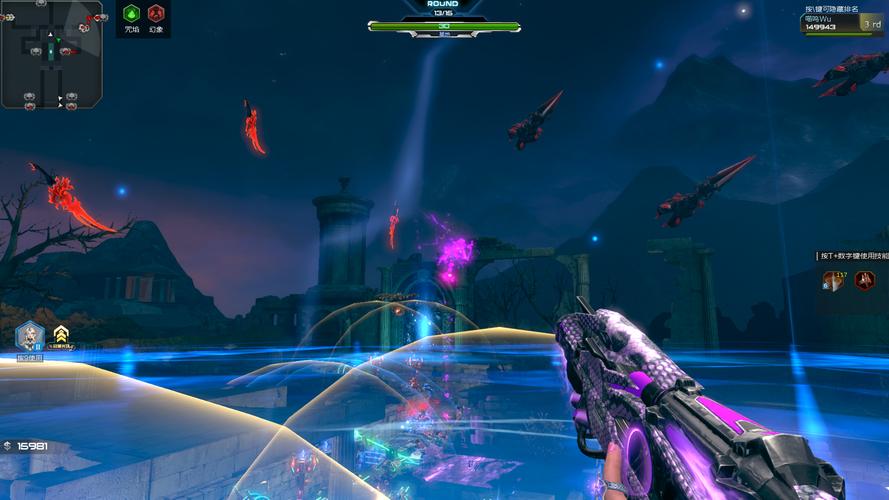Activate the blade skill with count 117
This screenshot has width=889, height=500.
pyautogui.click(x=832, y=281)
